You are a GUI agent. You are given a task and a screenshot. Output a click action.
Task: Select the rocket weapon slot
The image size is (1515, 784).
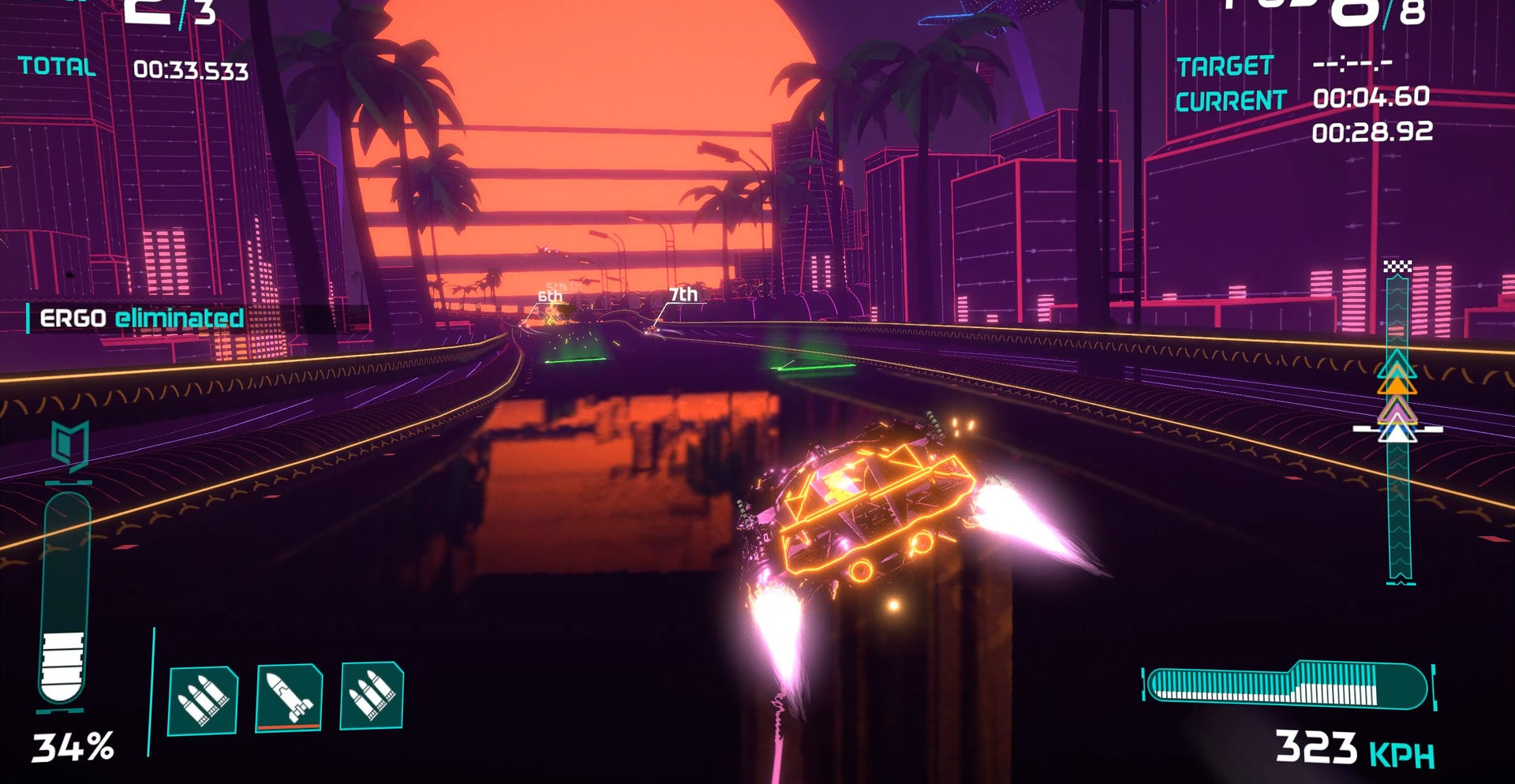289,697
